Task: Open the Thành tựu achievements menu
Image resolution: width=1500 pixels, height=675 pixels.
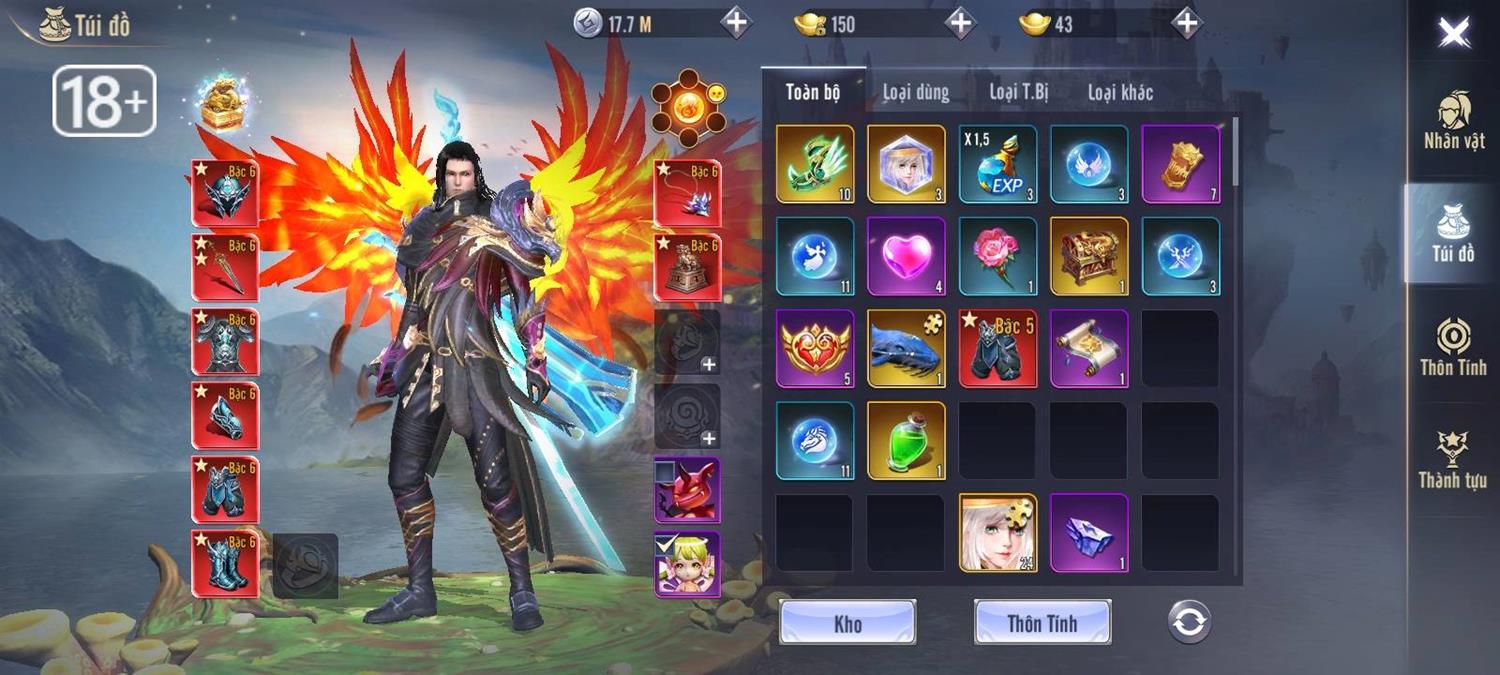Action: [1453, 460]
